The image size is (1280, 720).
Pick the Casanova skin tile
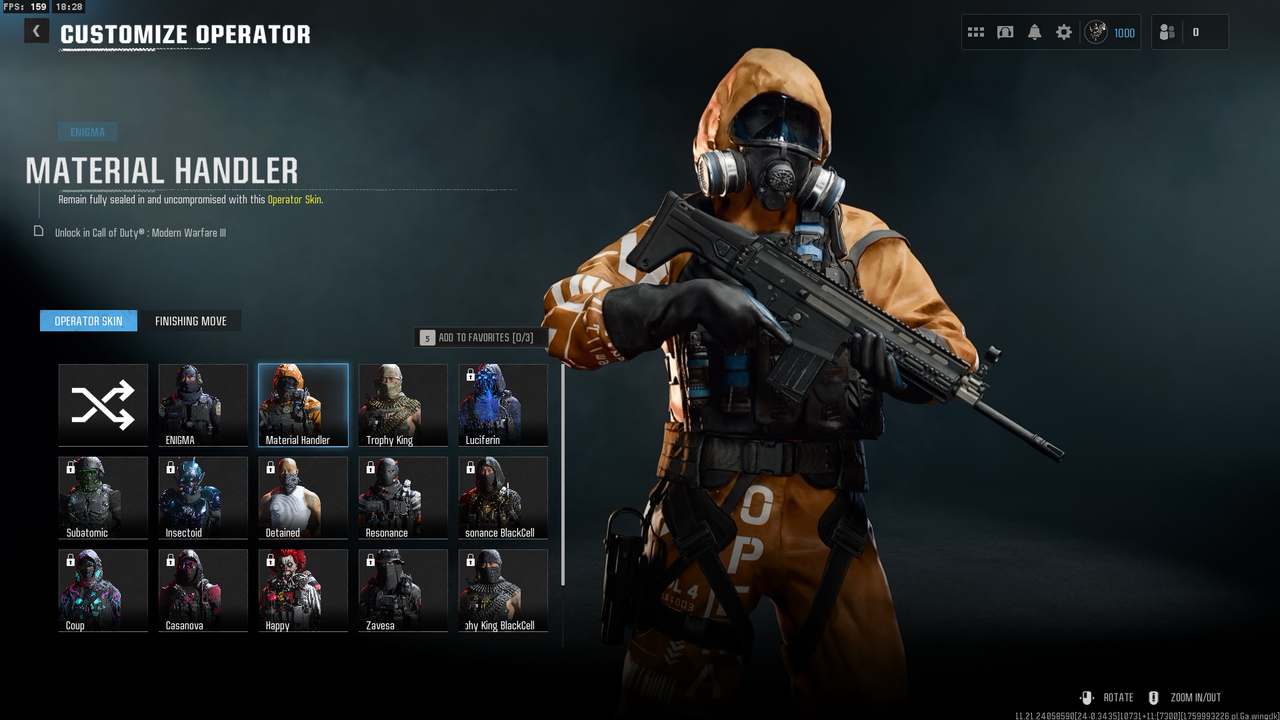(x=203, y=590)
